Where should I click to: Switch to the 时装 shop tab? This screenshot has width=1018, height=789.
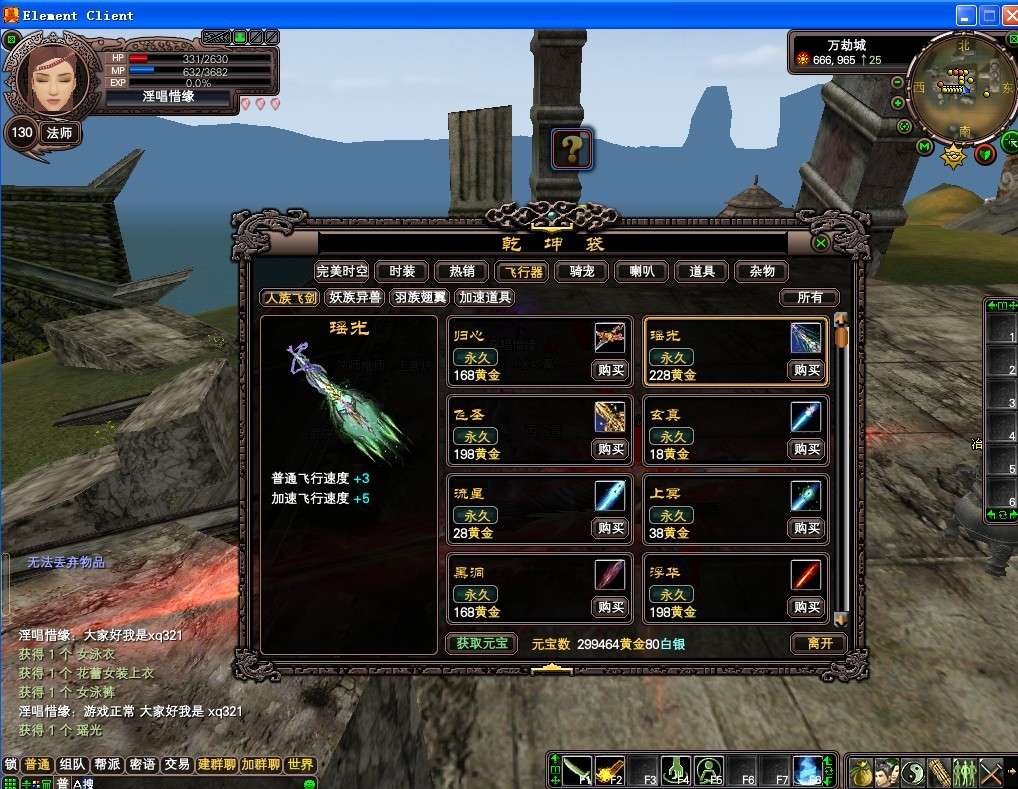402,271
